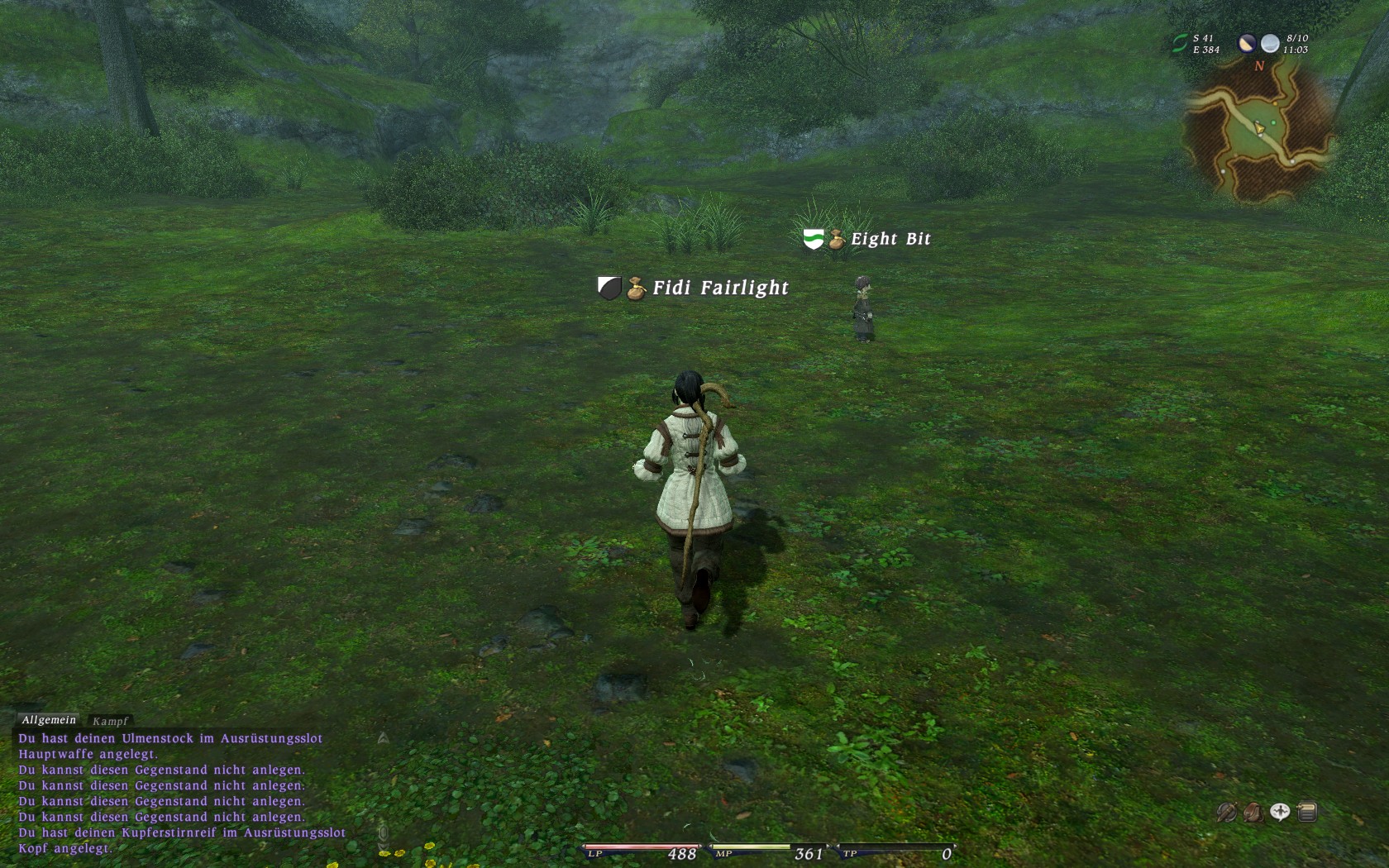Open the emote speech bubble icon

(x=1280, y=813)
